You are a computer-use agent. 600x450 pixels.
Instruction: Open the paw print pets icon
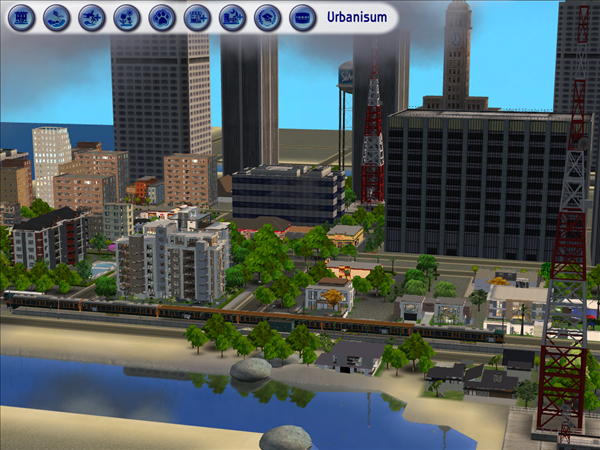pos(162,17)
